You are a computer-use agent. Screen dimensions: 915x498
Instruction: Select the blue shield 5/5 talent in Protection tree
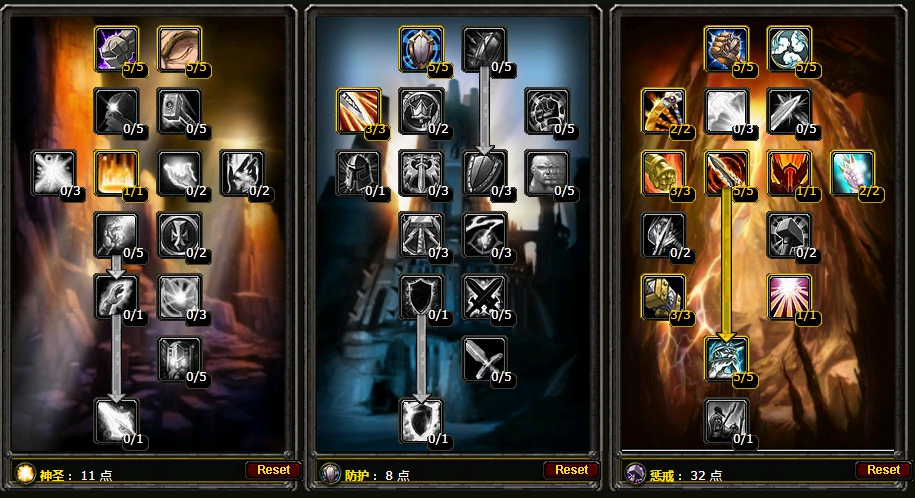pos(421,48)
